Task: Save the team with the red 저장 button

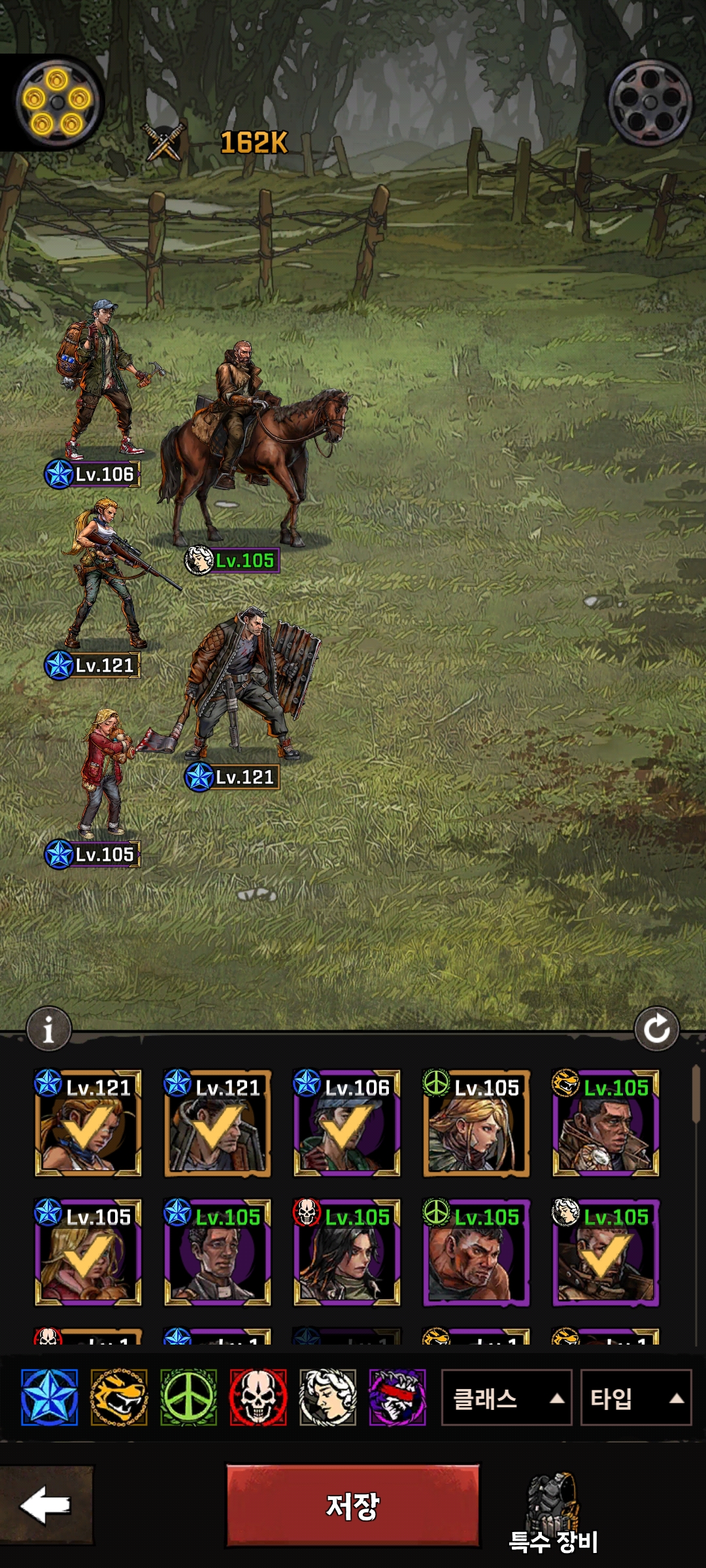Action: click(x=352, y=1505)
